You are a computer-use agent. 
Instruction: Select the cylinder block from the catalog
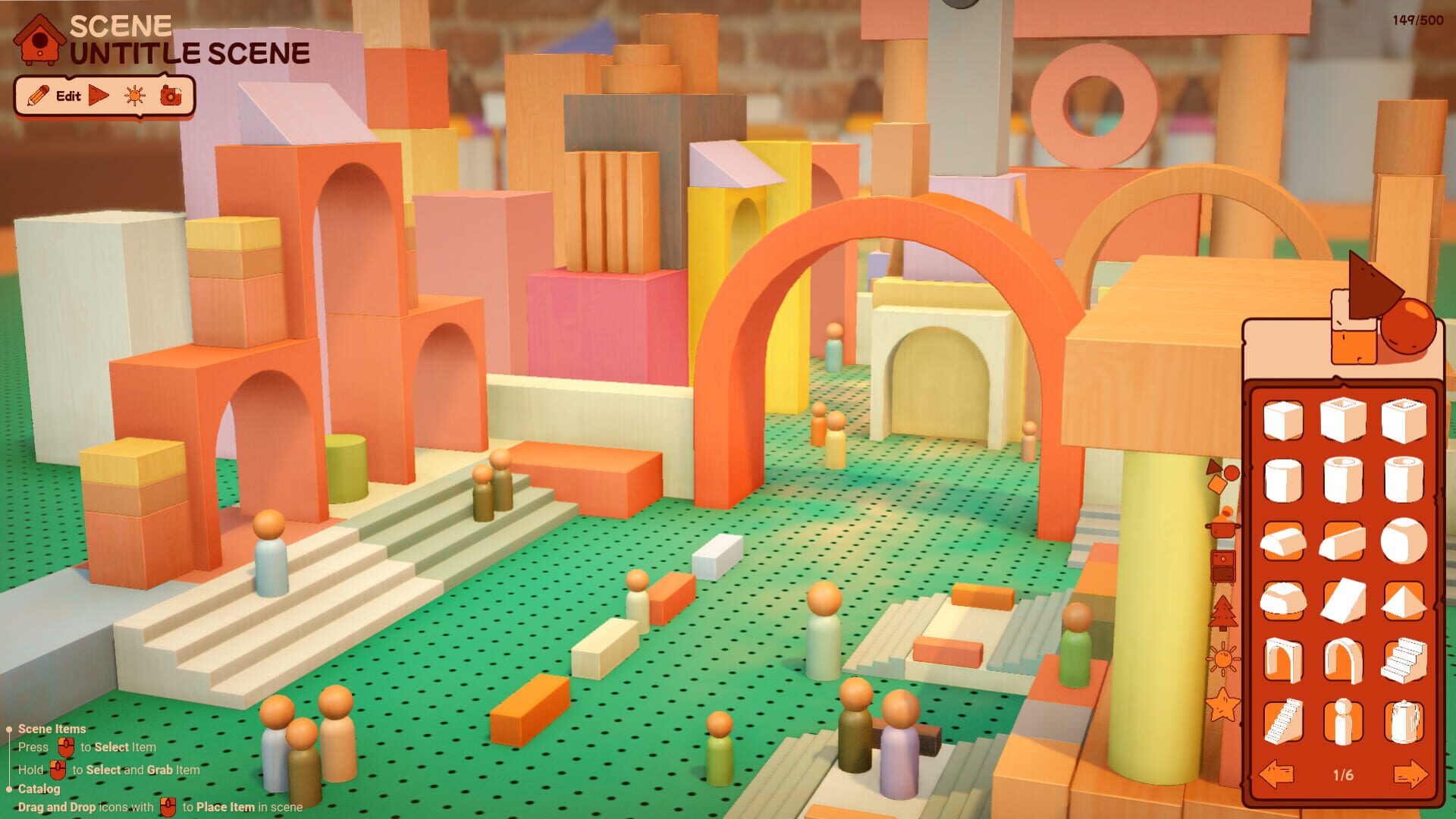click(1283, 479)
